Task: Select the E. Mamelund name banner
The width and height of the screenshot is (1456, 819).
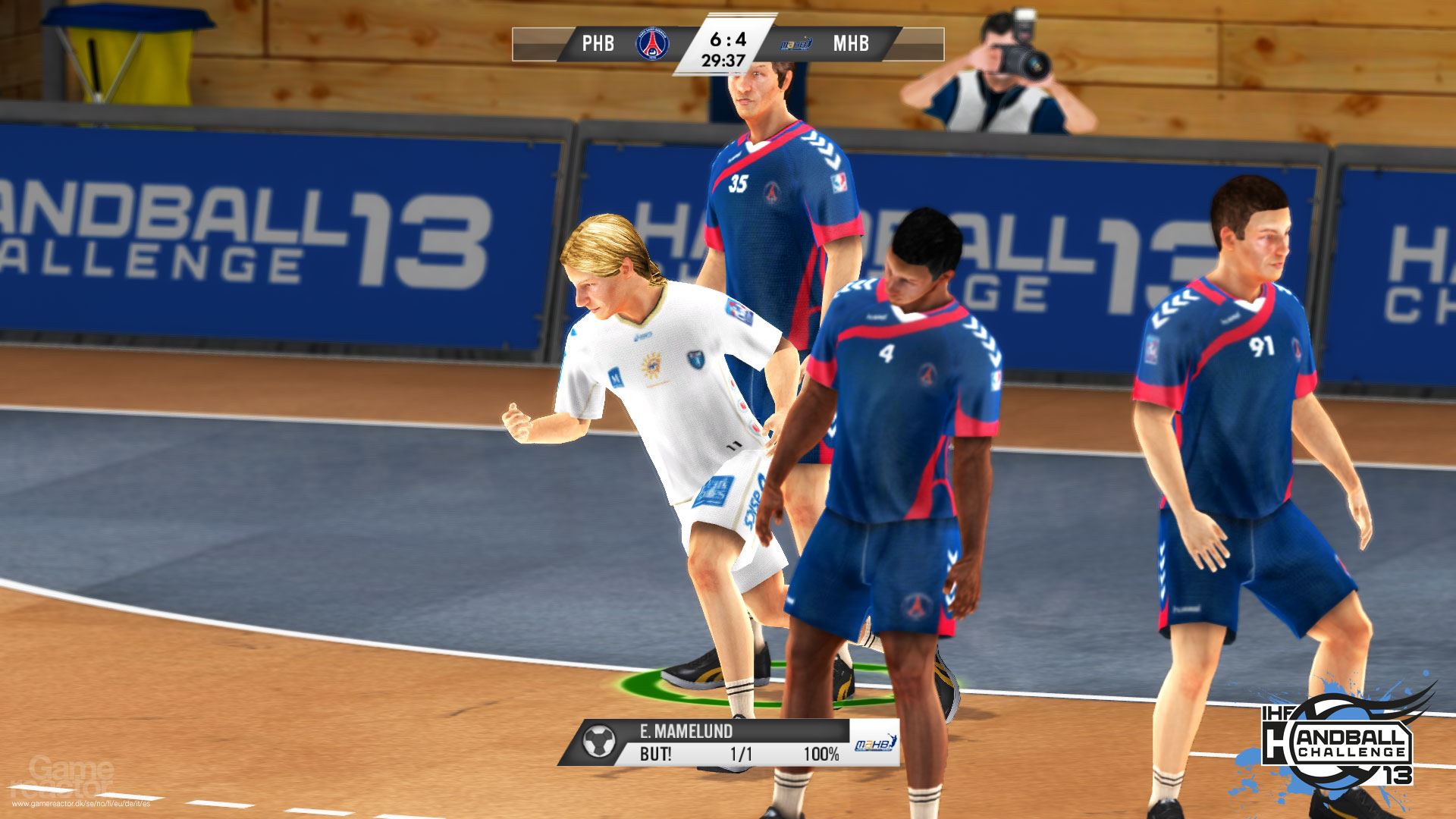Action: 686,731
